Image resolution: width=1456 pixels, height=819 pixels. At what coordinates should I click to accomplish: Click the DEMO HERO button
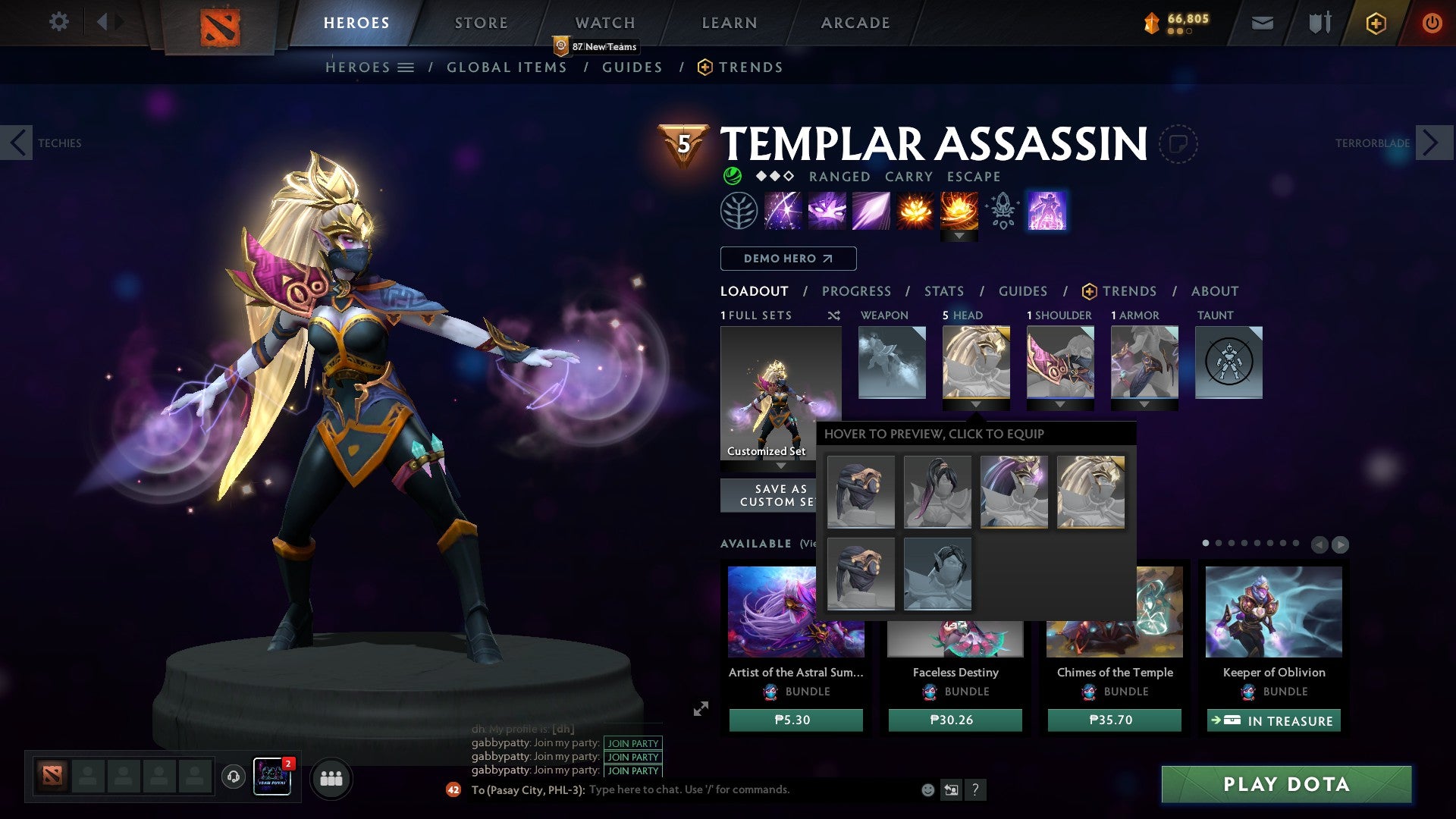(x=787, y=259)
